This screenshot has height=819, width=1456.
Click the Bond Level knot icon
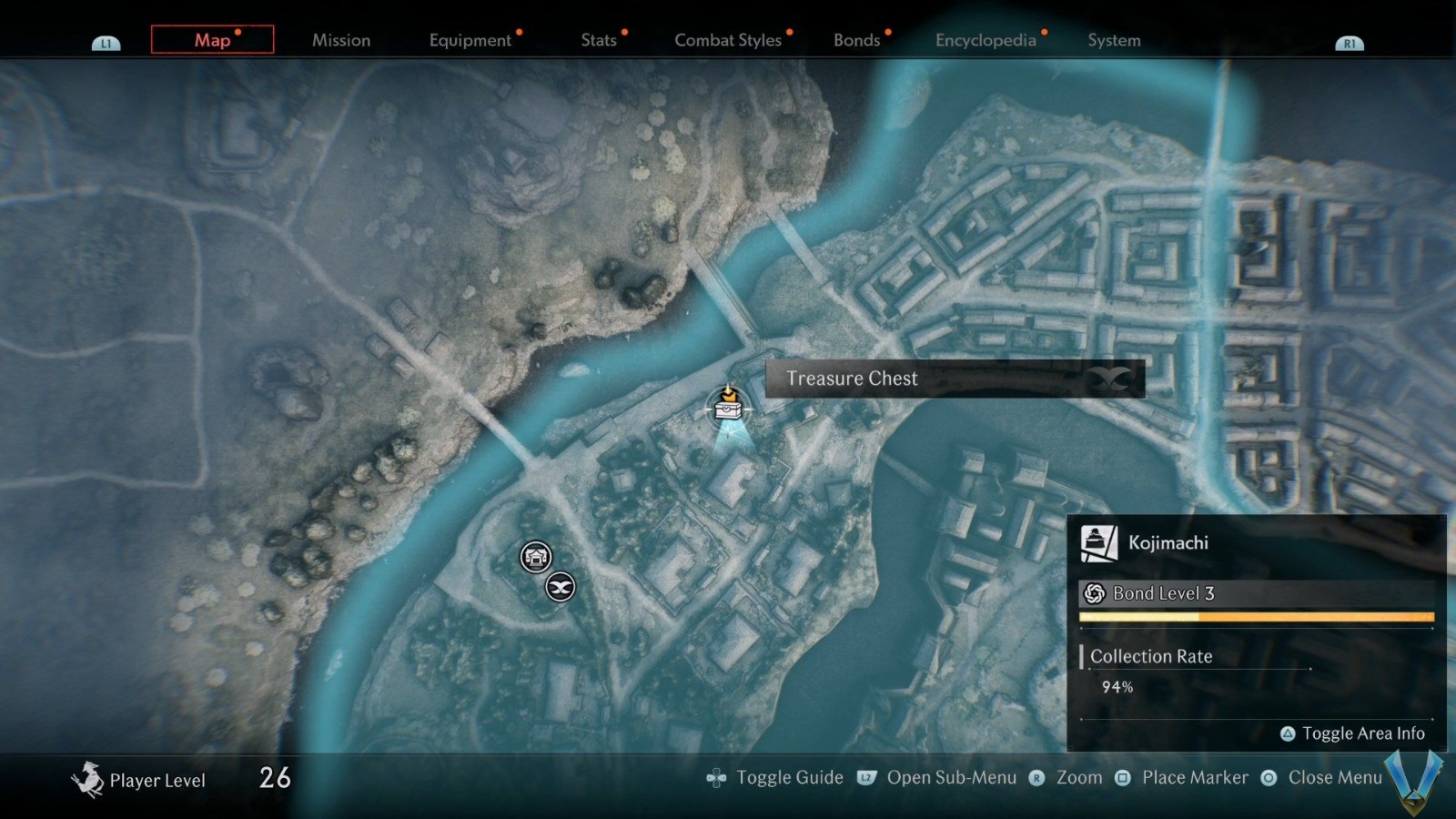pyautogui.click(x=1093, y=592)
